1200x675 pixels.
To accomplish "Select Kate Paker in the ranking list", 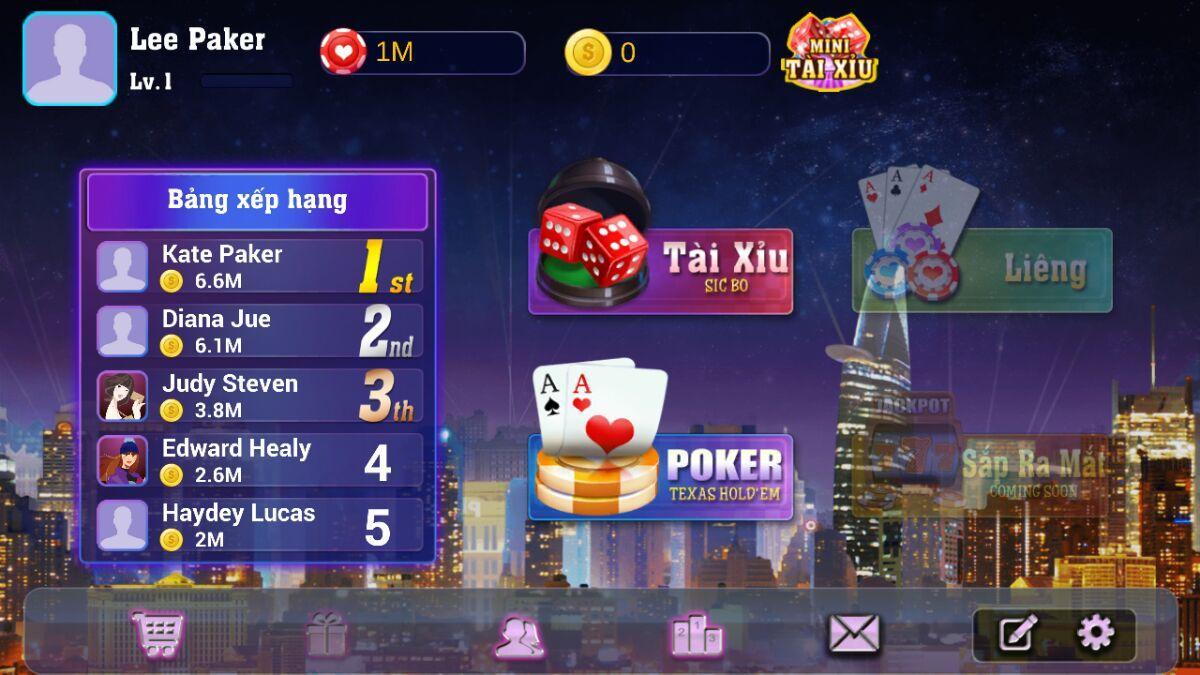I will click(x=259, y=266).
